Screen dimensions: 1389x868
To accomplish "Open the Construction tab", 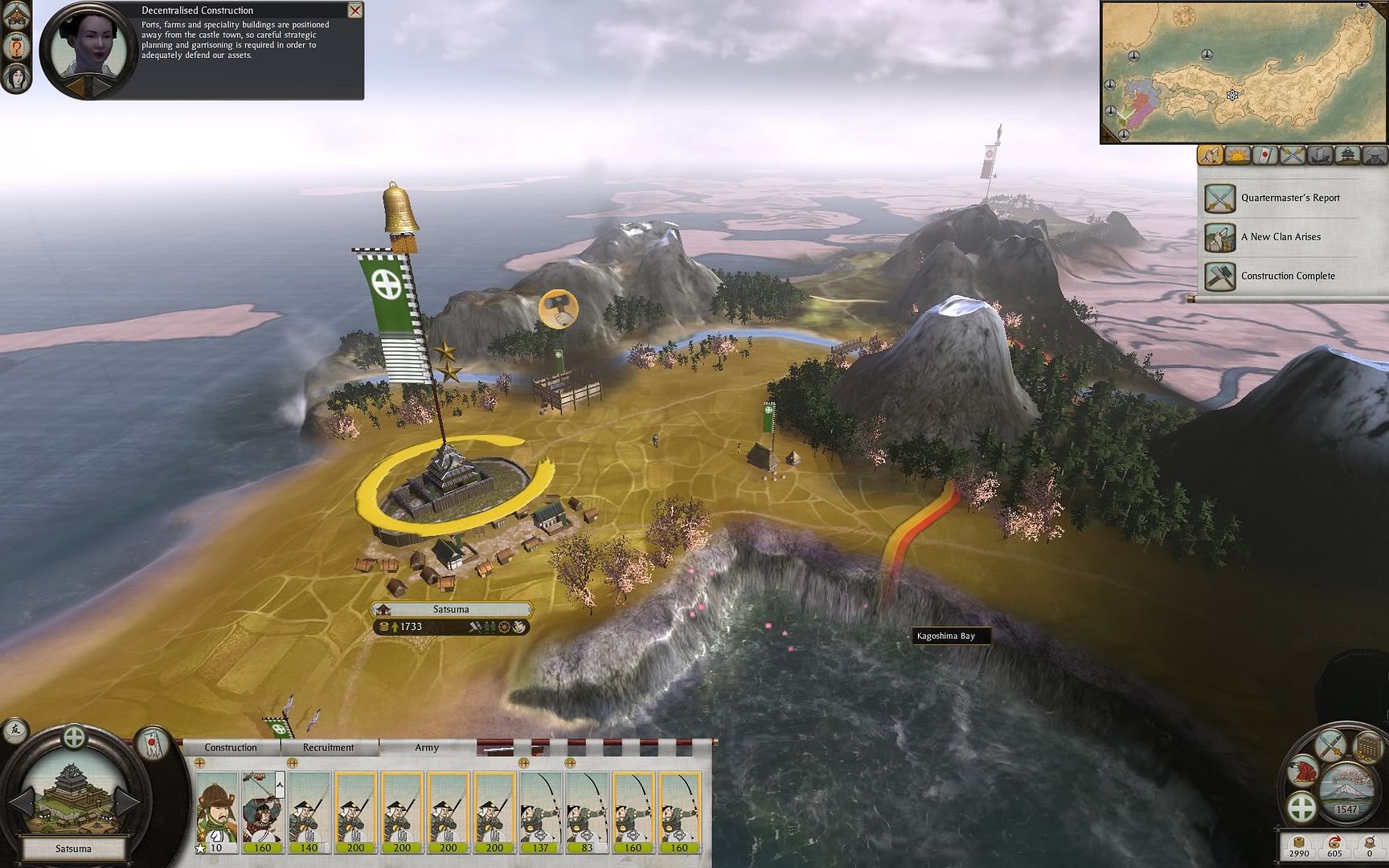I will point(231,747).
